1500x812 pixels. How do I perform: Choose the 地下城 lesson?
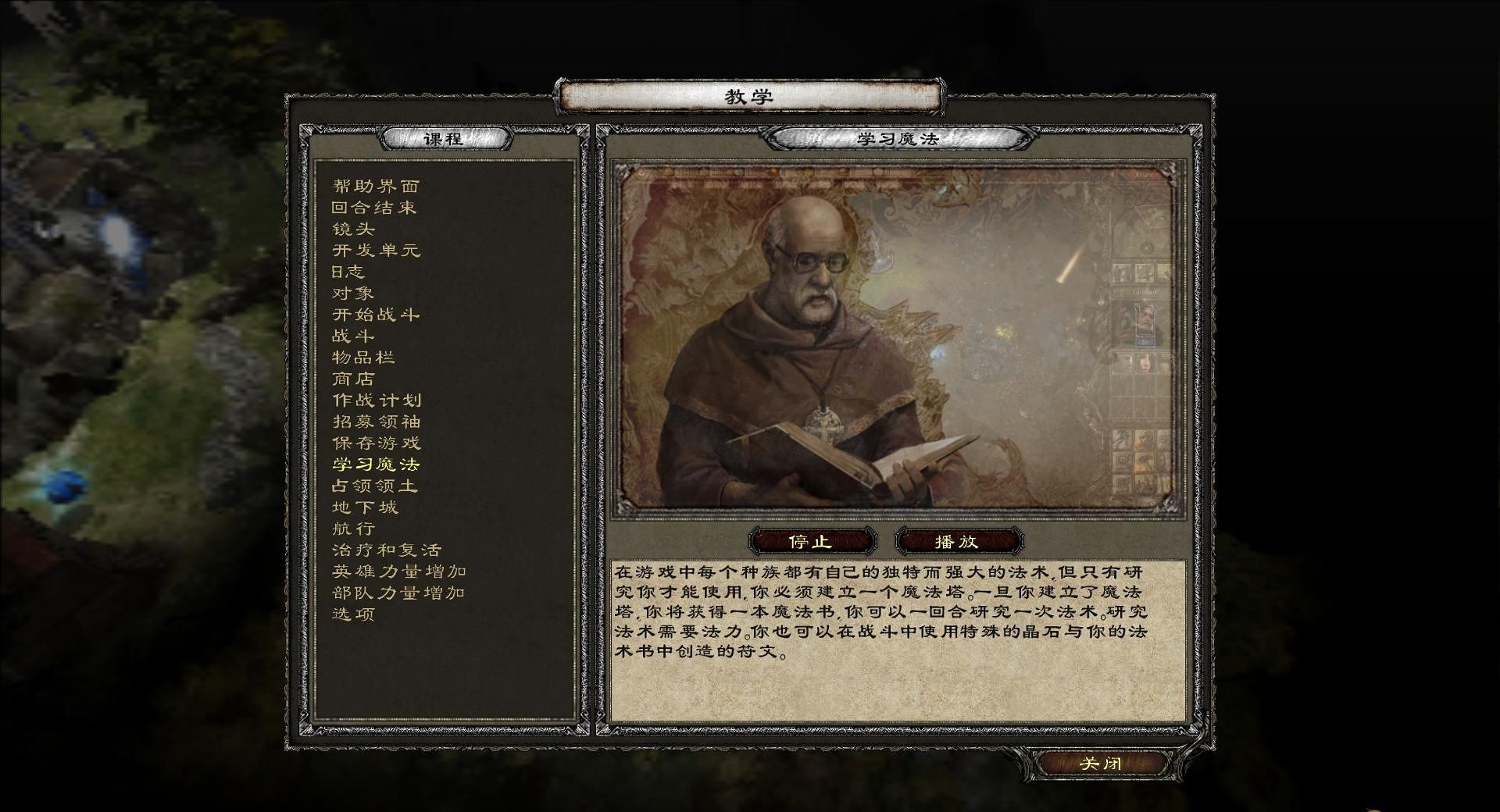[x=365, y=507]
